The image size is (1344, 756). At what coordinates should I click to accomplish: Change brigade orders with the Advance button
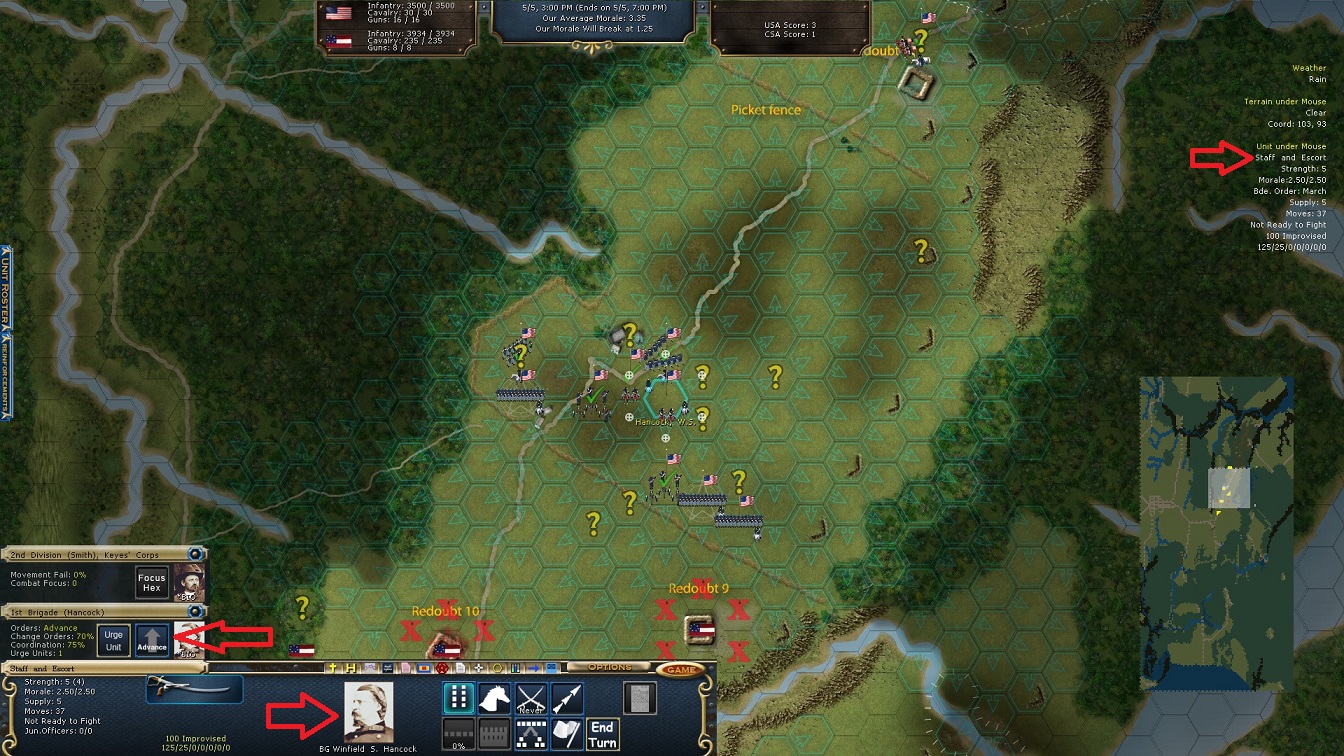click(152, 641)
